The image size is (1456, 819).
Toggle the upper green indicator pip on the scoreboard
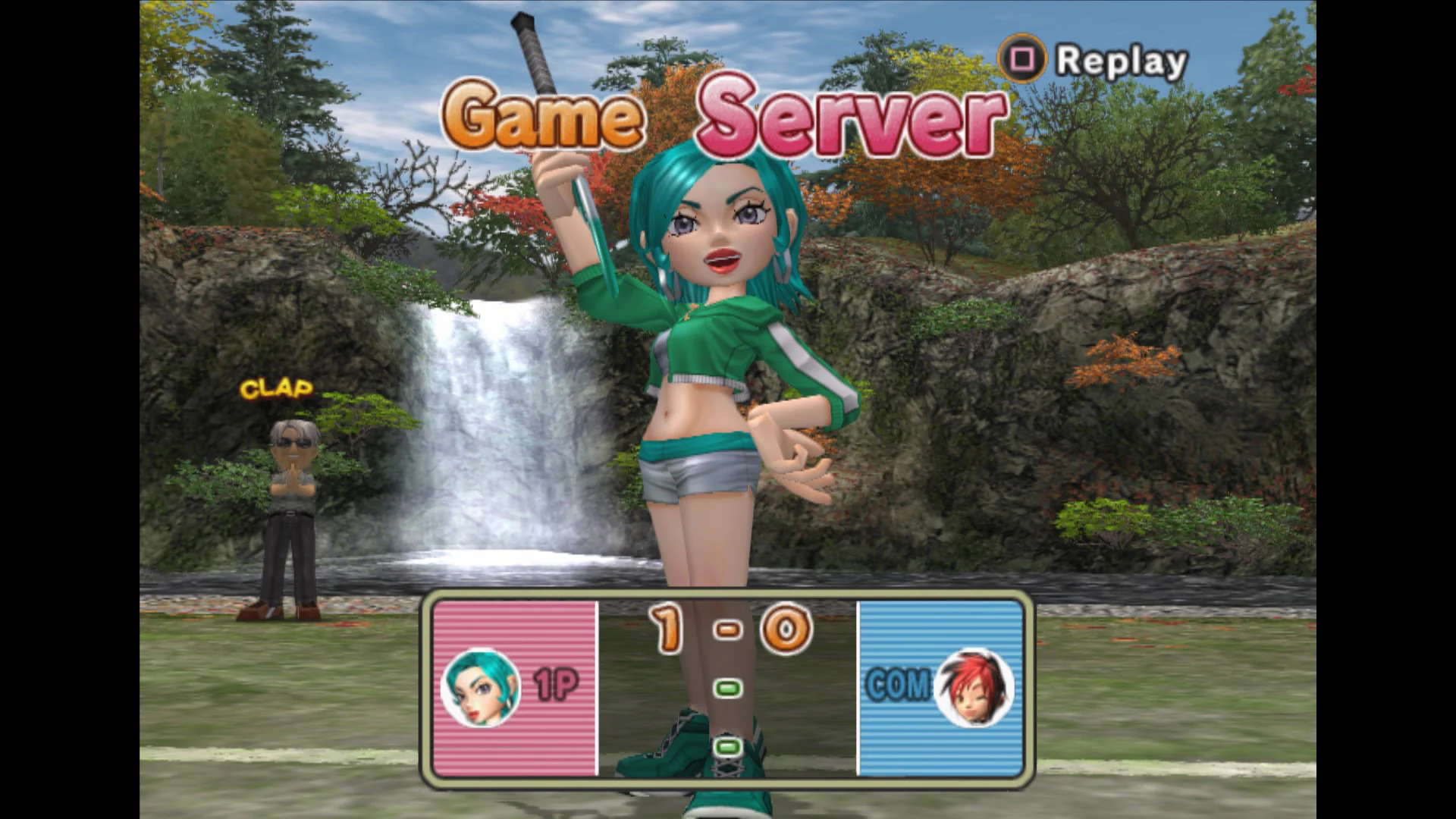(x=727, y=687)
